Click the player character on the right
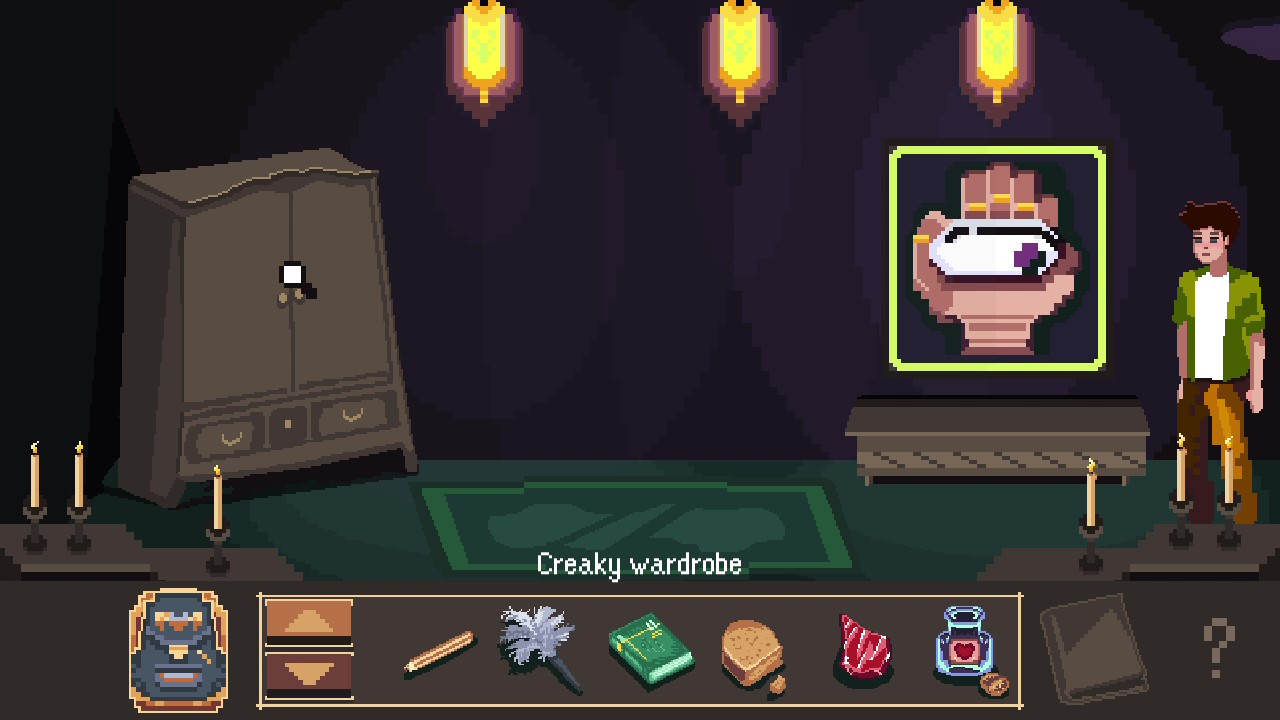Viewport: 1280px width, 720px height. pyautogui.click(x=1215, y=330)
